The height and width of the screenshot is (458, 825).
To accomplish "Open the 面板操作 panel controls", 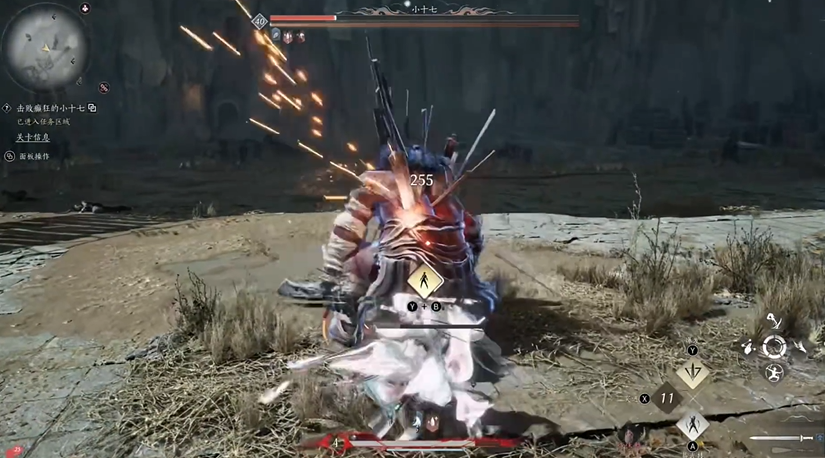I will click(34, 157).
